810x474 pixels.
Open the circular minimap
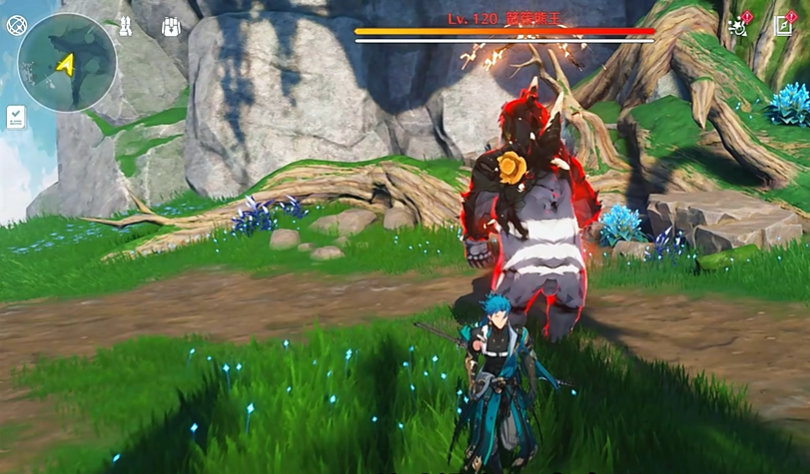pyautogui.click(x=66, y=63)
